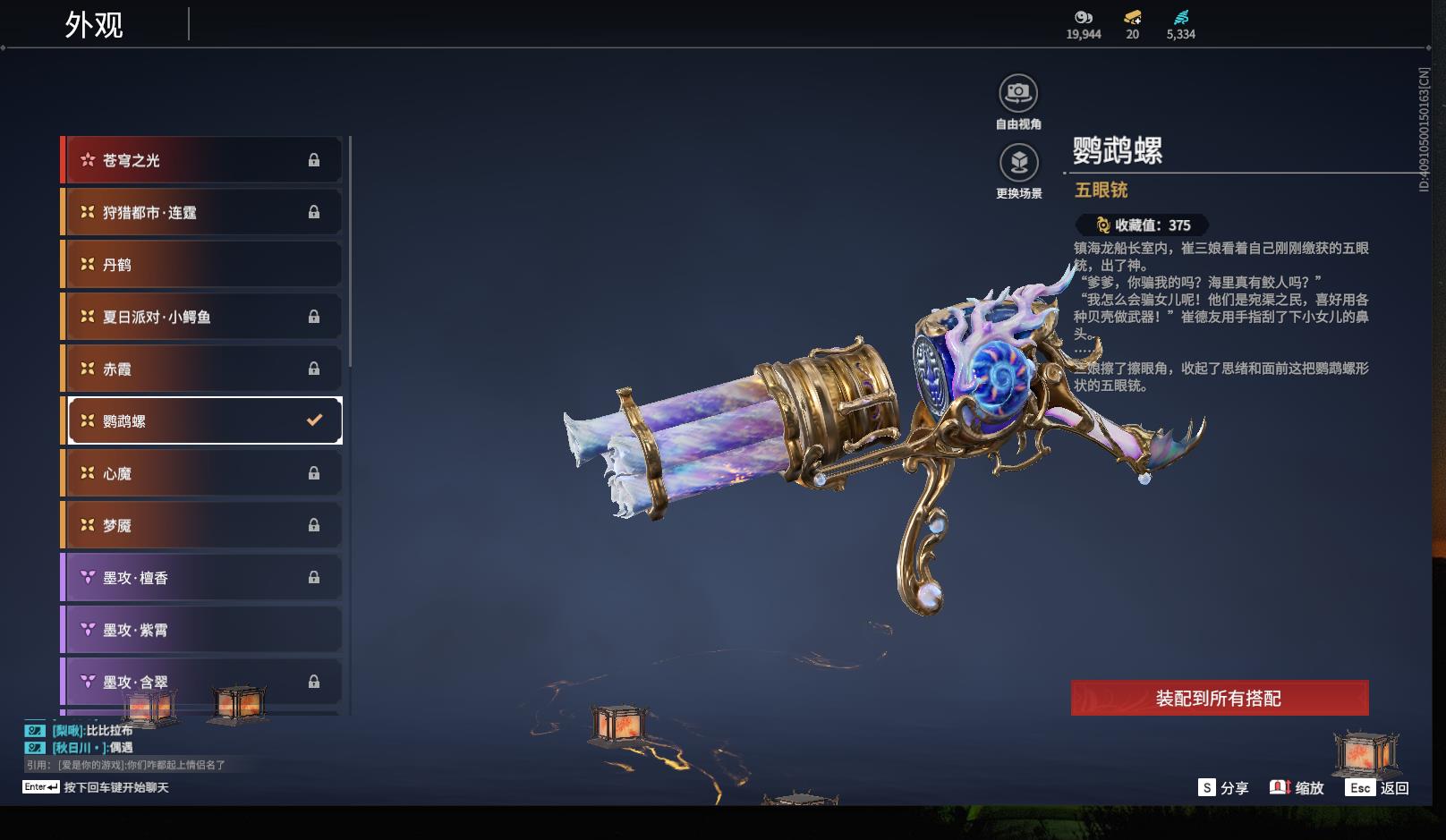1446x840 pixels.
Task: Open the 自由视角 free camera view
Action: click(x=1018, y=93)
